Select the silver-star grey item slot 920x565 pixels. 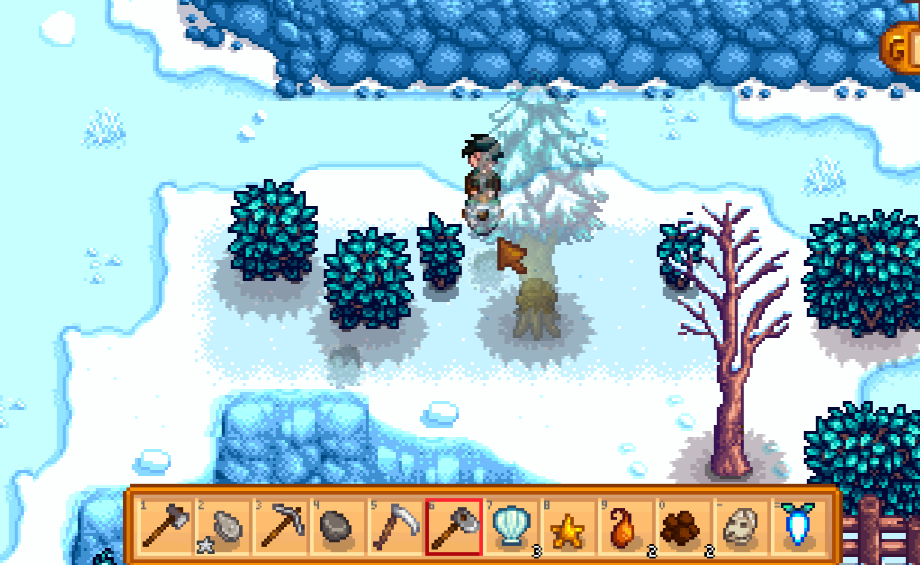point(224,525)
